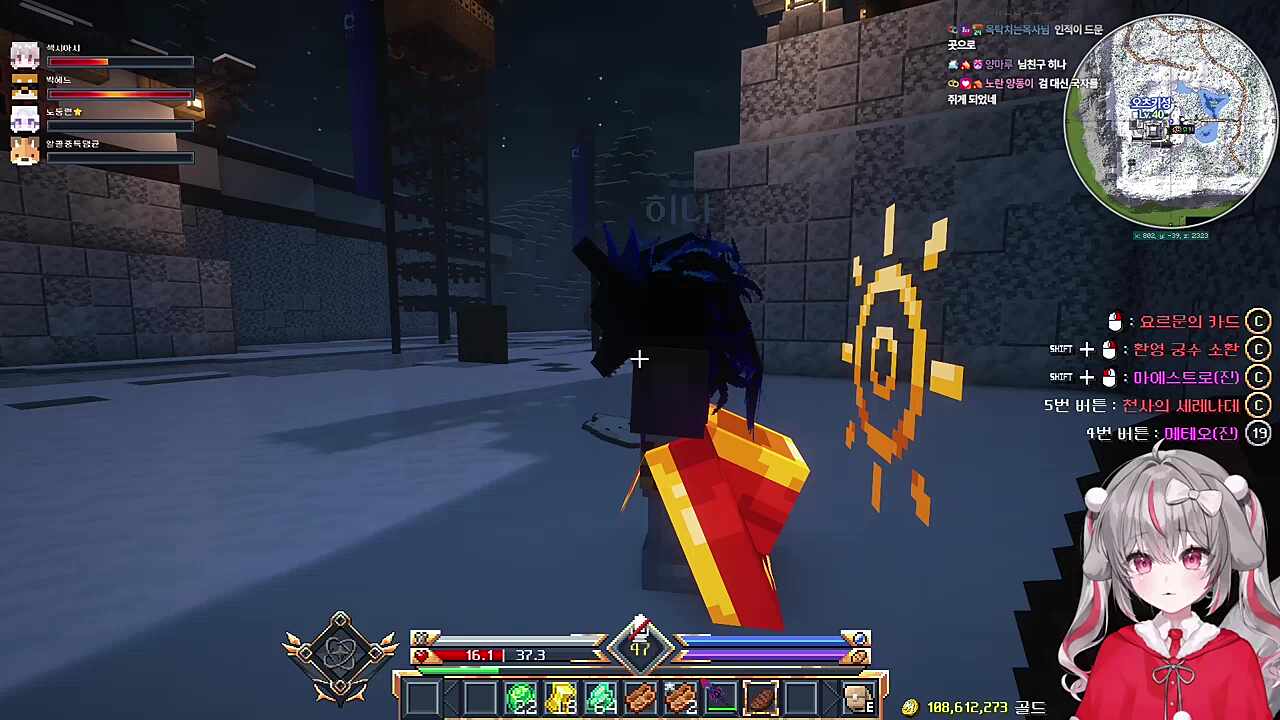Select the orange-masked party member portrait
This screenshot has width=1280, height=720.
(25, 88)
